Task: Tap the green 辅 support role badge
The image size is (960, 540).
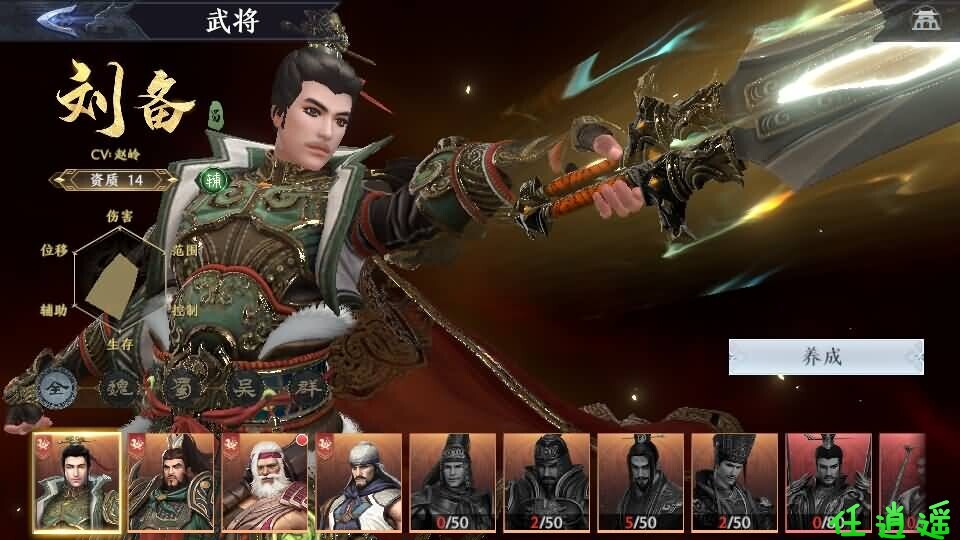Action: [213, 181]
